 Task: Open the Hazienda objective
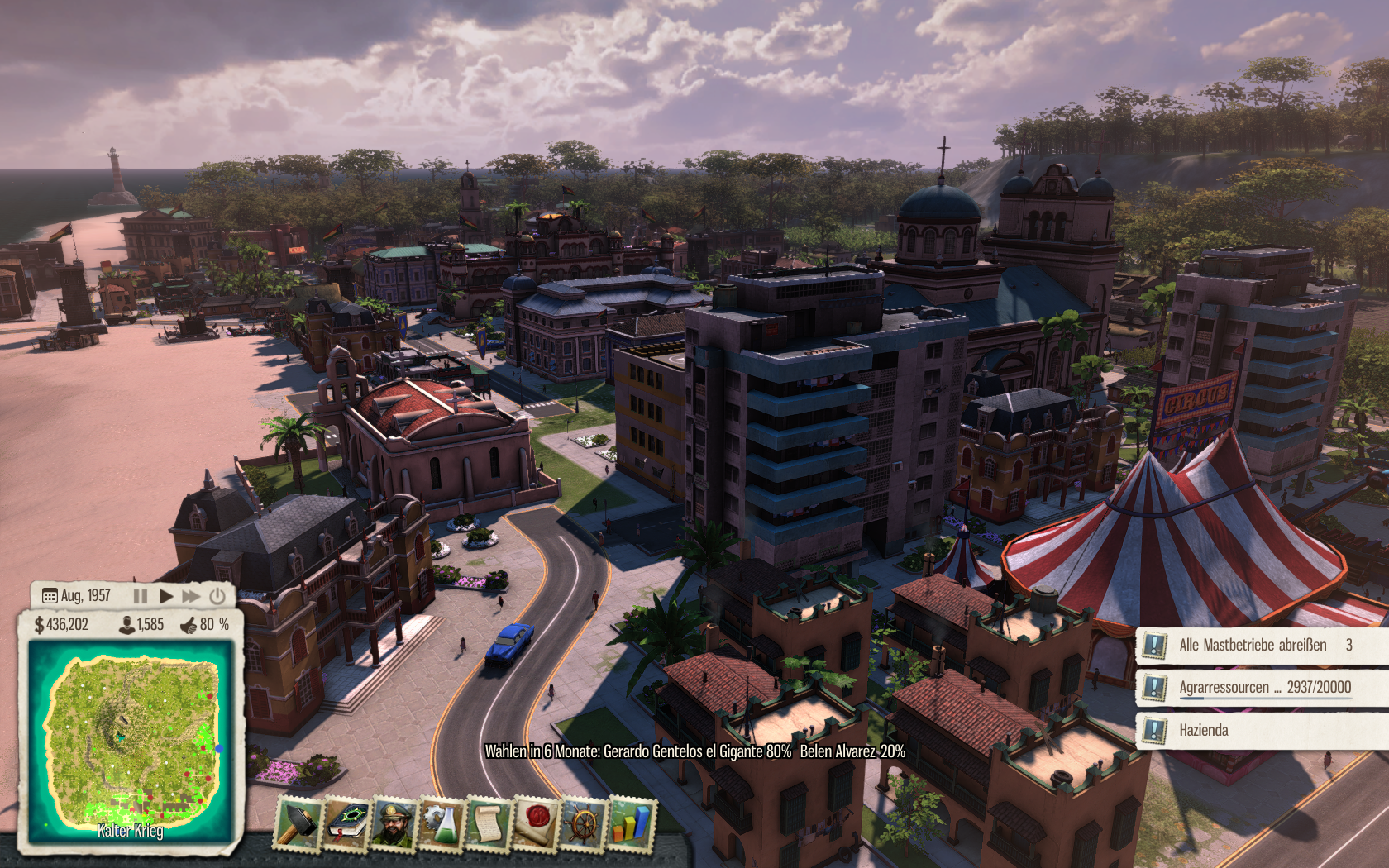1204,730
